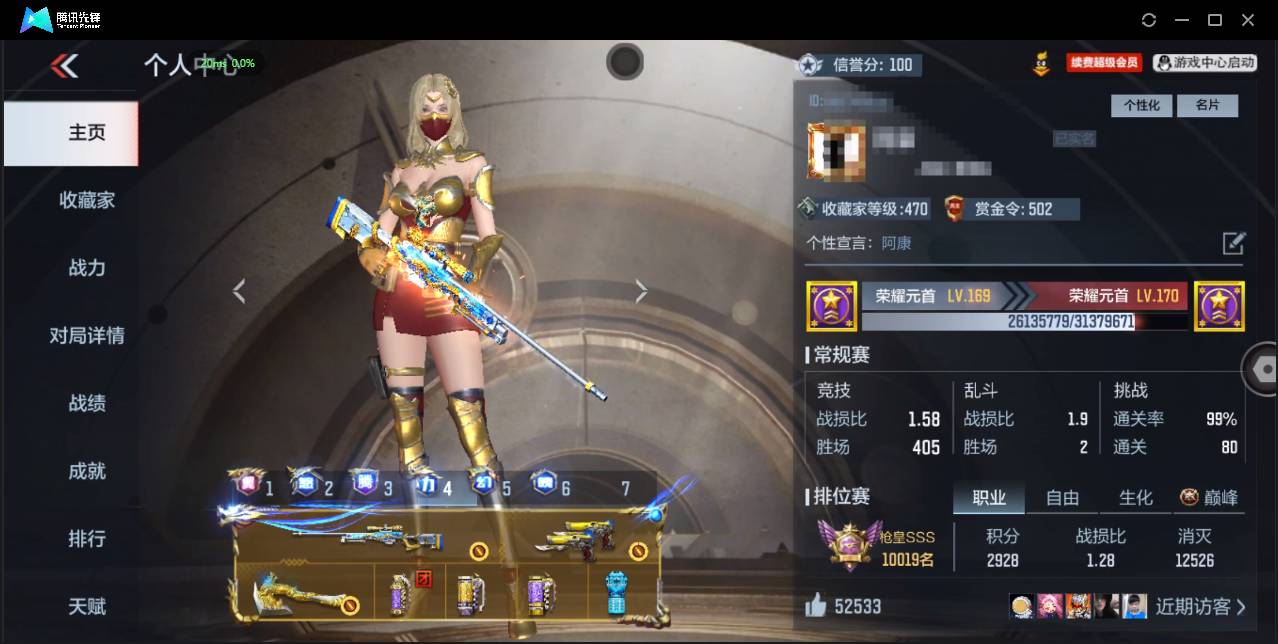1278x644 pixels.
Task: Switch to the 自由 ranked tab
Action: click(1062, 498)
